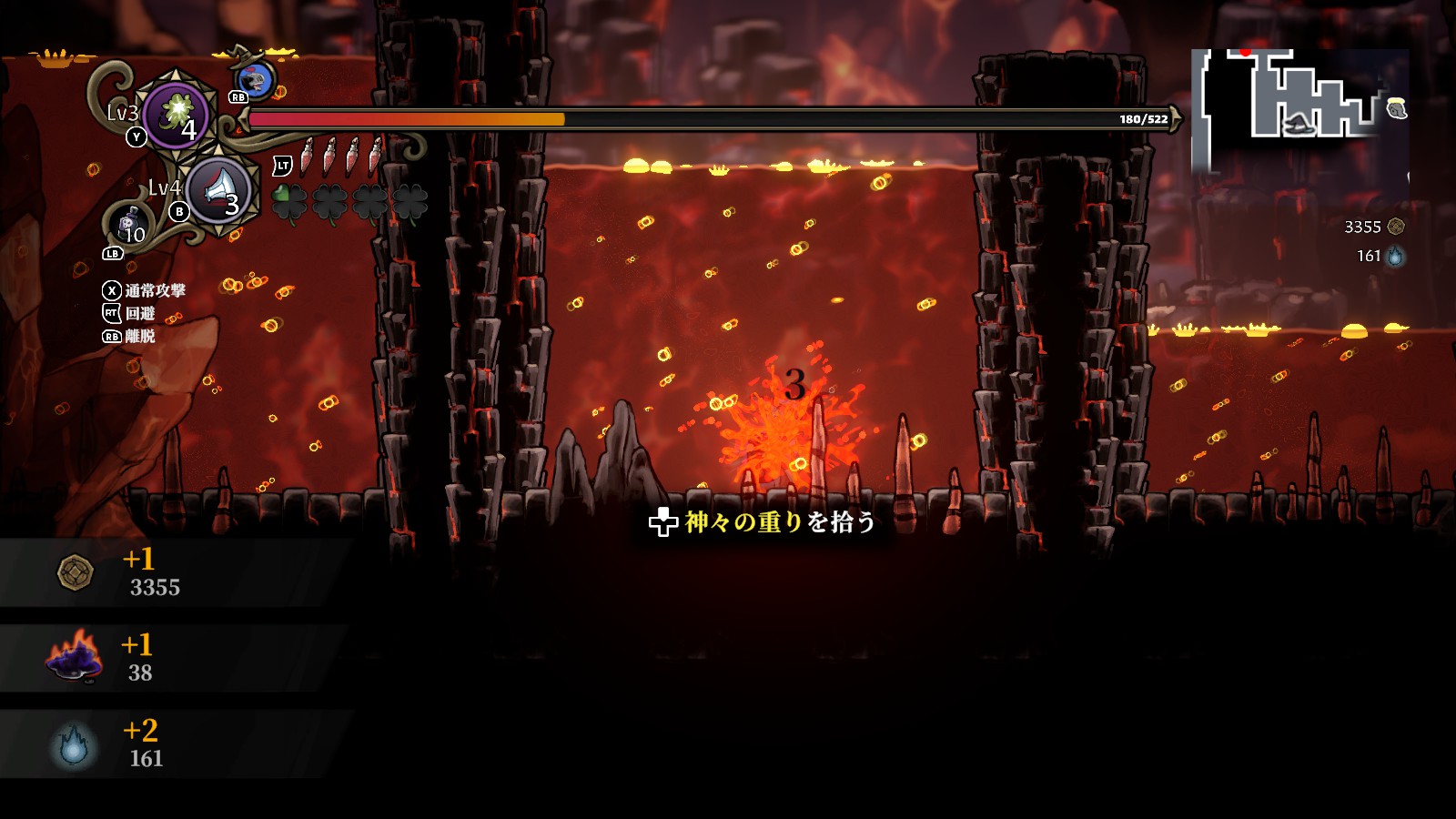1456x819 pixels.
Task: Activate the green burst Lv3 skill
Action: coord(176,116)
